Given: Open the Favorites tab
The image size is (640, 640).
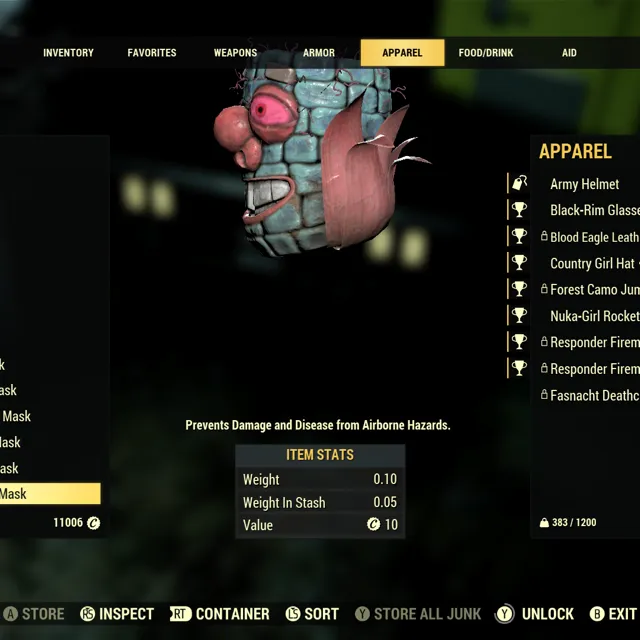Looking at the screenshot, I should [152, 53].
